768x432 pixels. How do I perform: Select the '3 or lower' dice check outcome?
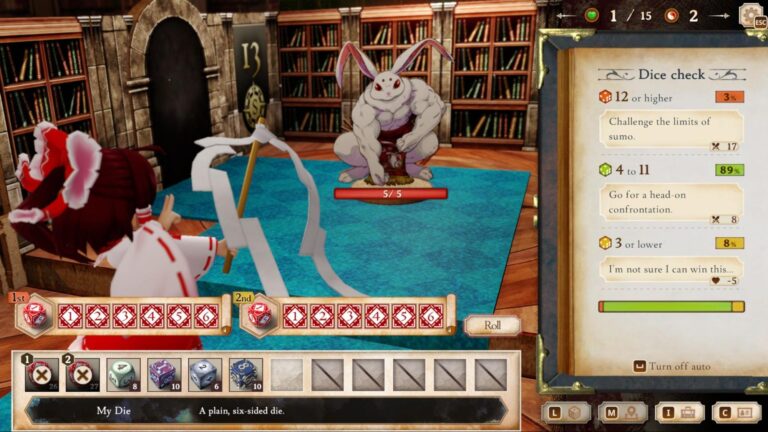(x=671, y=266)
